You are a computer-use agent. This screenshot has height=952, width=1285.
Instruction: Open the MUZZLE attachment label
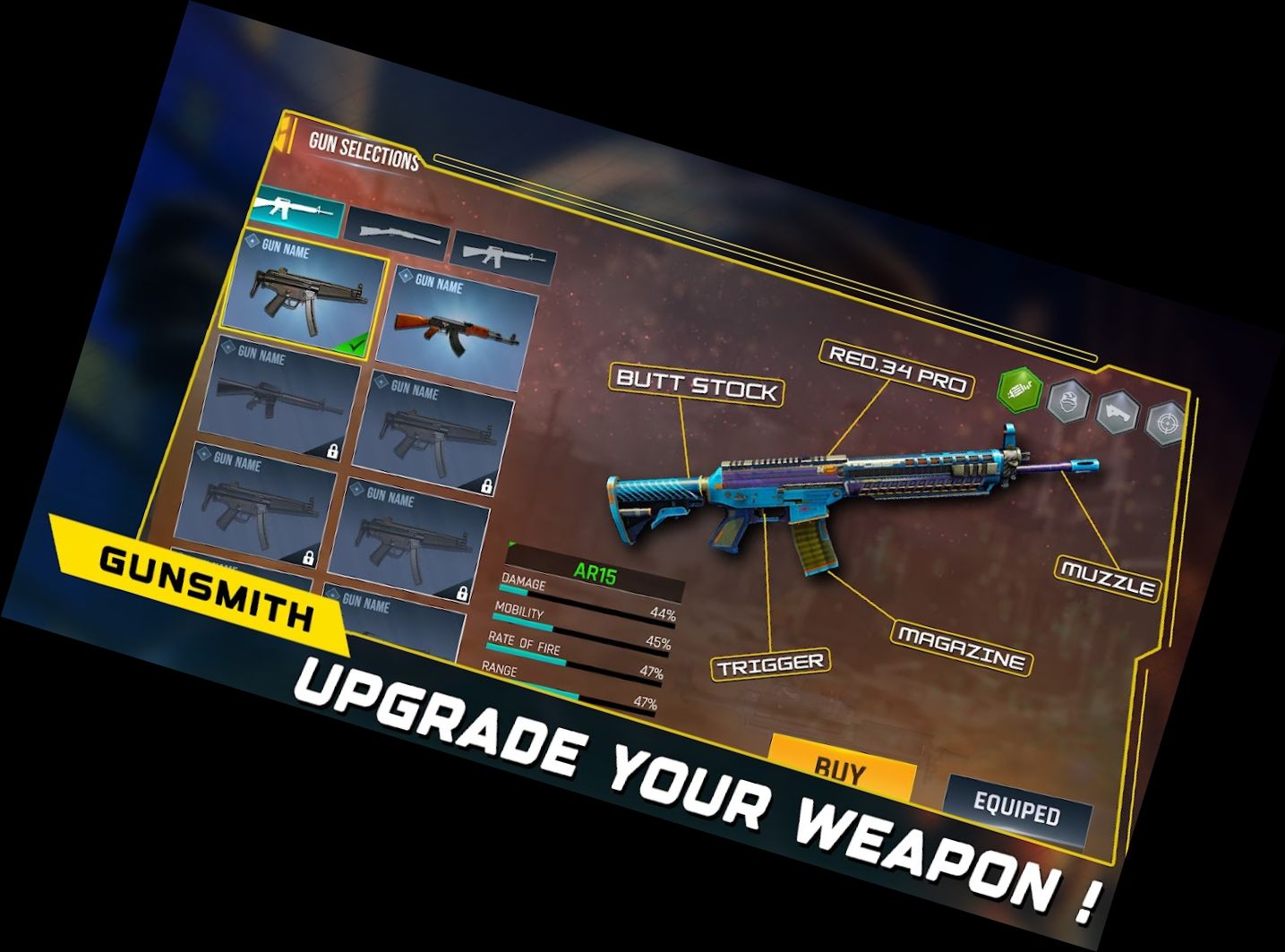pos(1108,578)
